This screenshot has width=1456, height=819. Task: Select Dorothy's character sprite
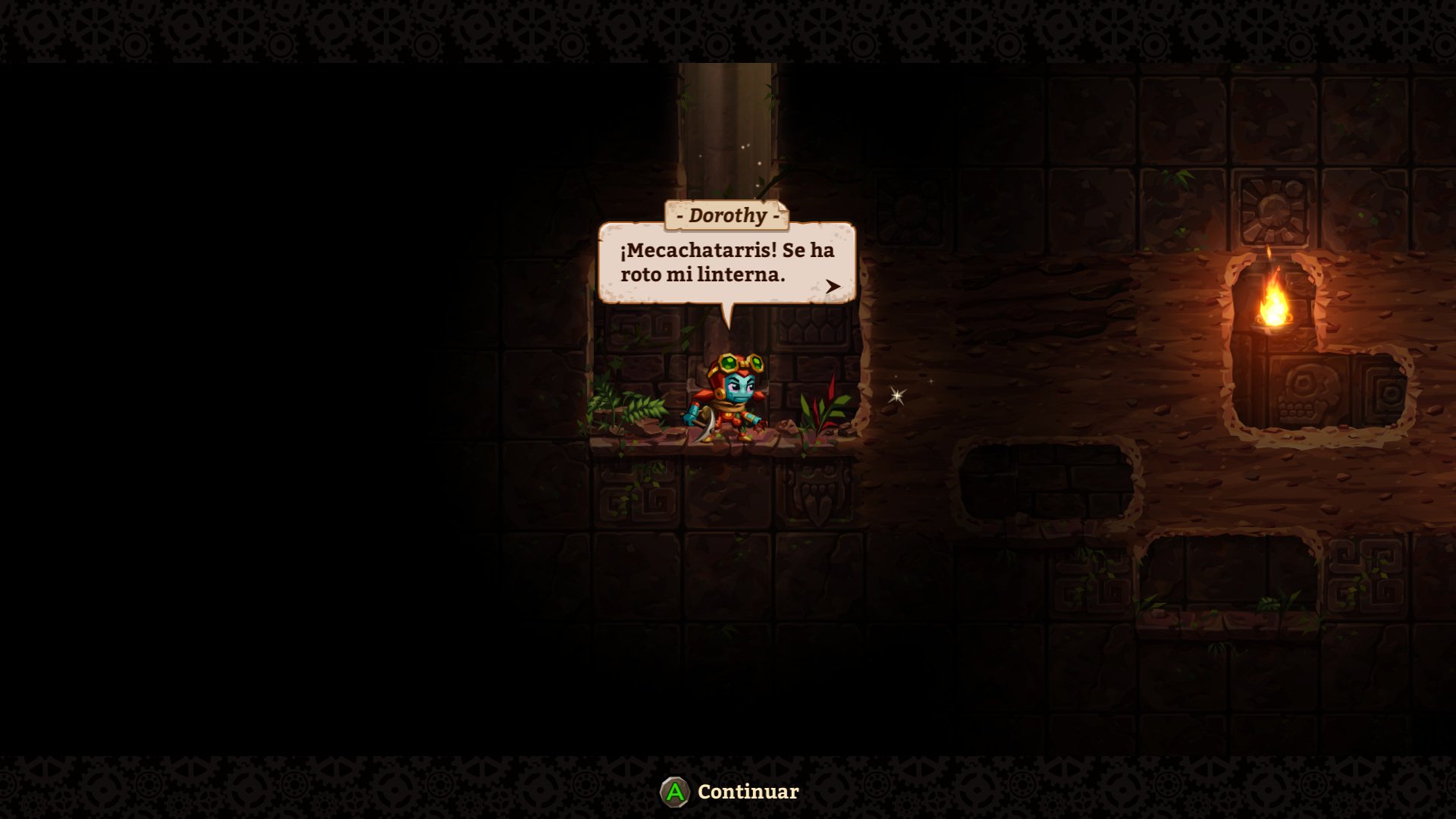click(728, 398)
